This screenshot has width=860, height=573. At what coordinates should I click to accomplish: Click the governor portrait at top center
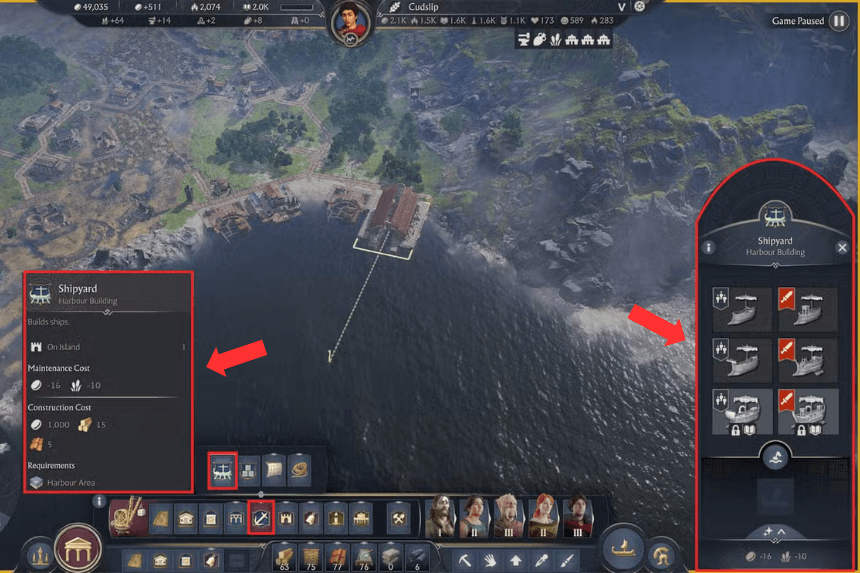pos(350,22)
